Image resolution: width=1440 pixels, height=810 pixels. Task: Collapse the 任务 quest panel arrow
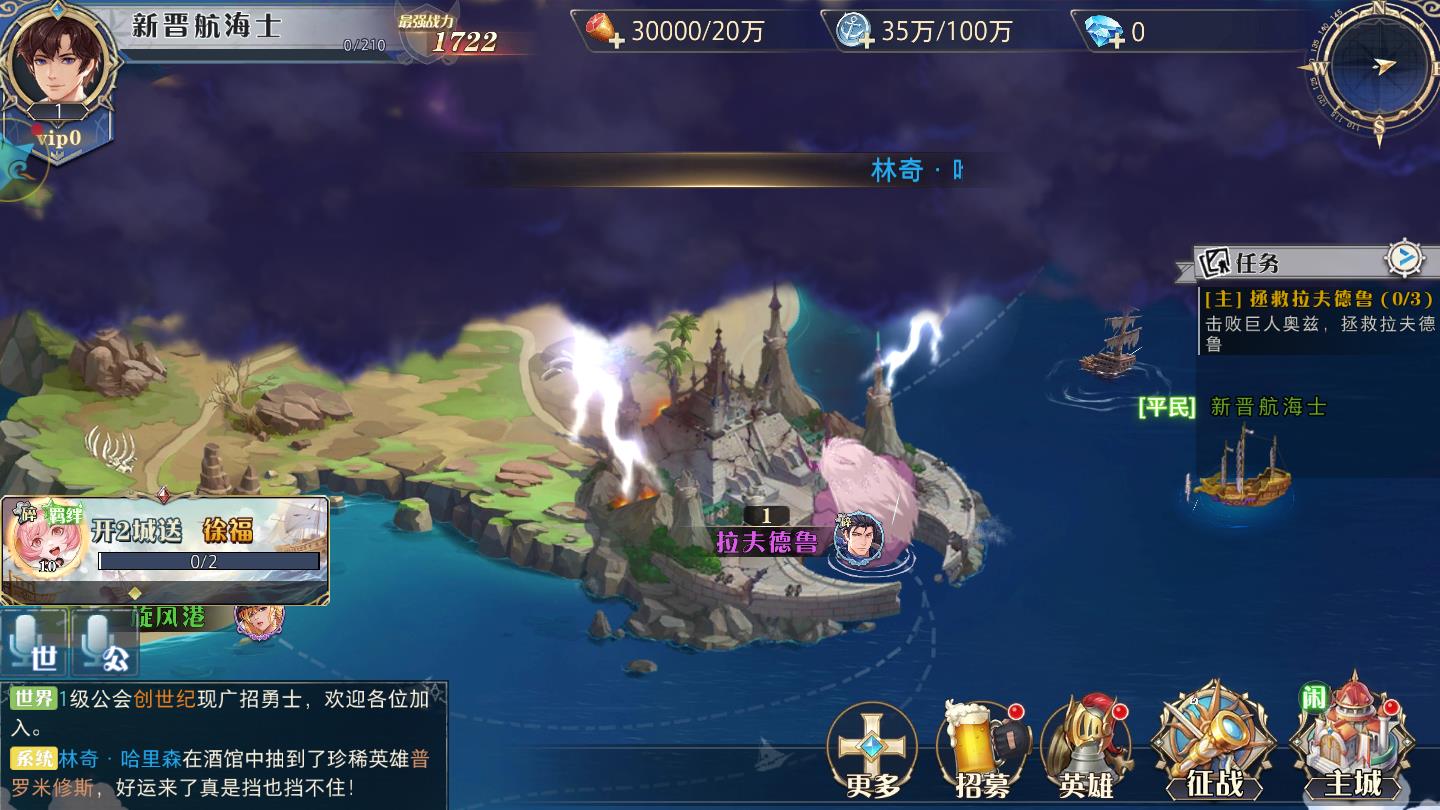pos(1405,259)
